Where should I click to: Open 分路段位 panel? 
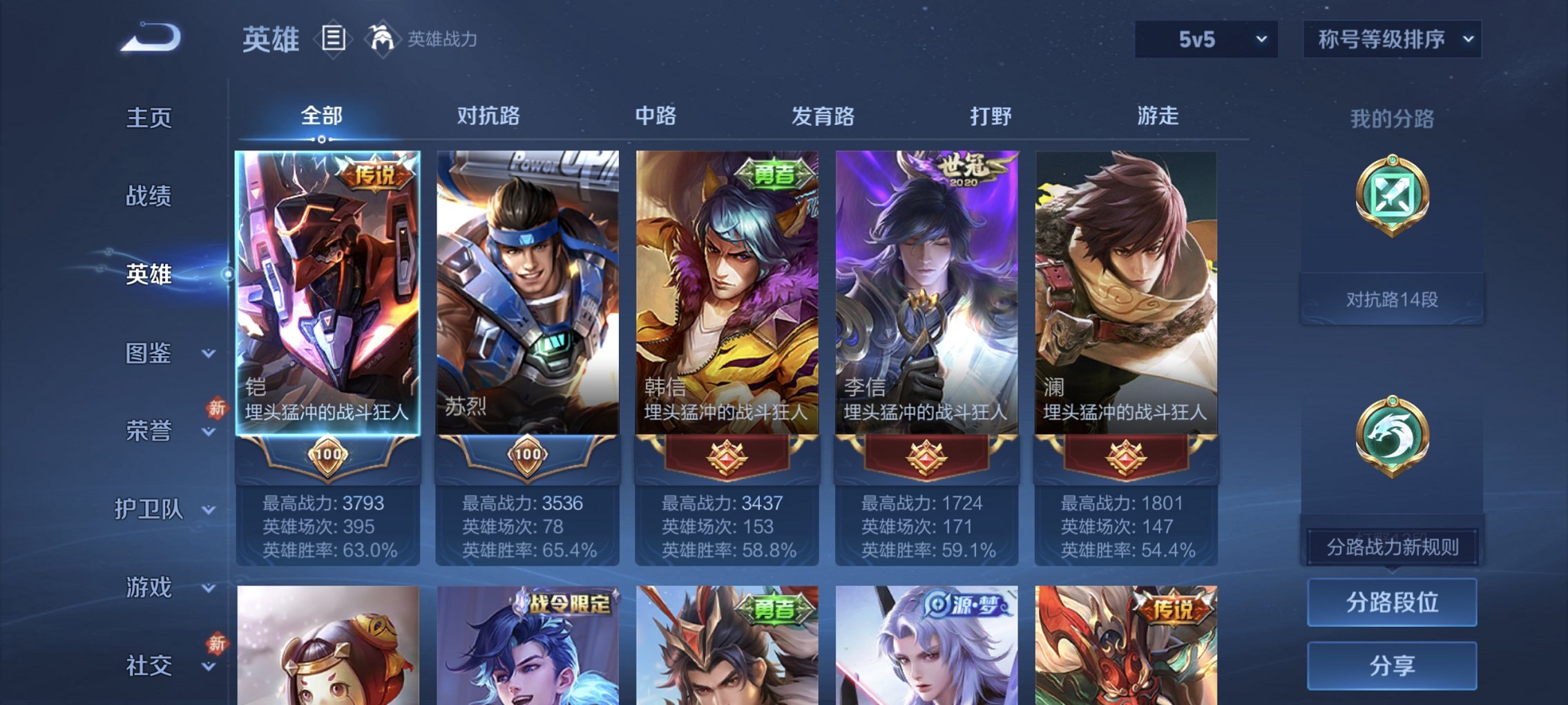pos(1391,601)
